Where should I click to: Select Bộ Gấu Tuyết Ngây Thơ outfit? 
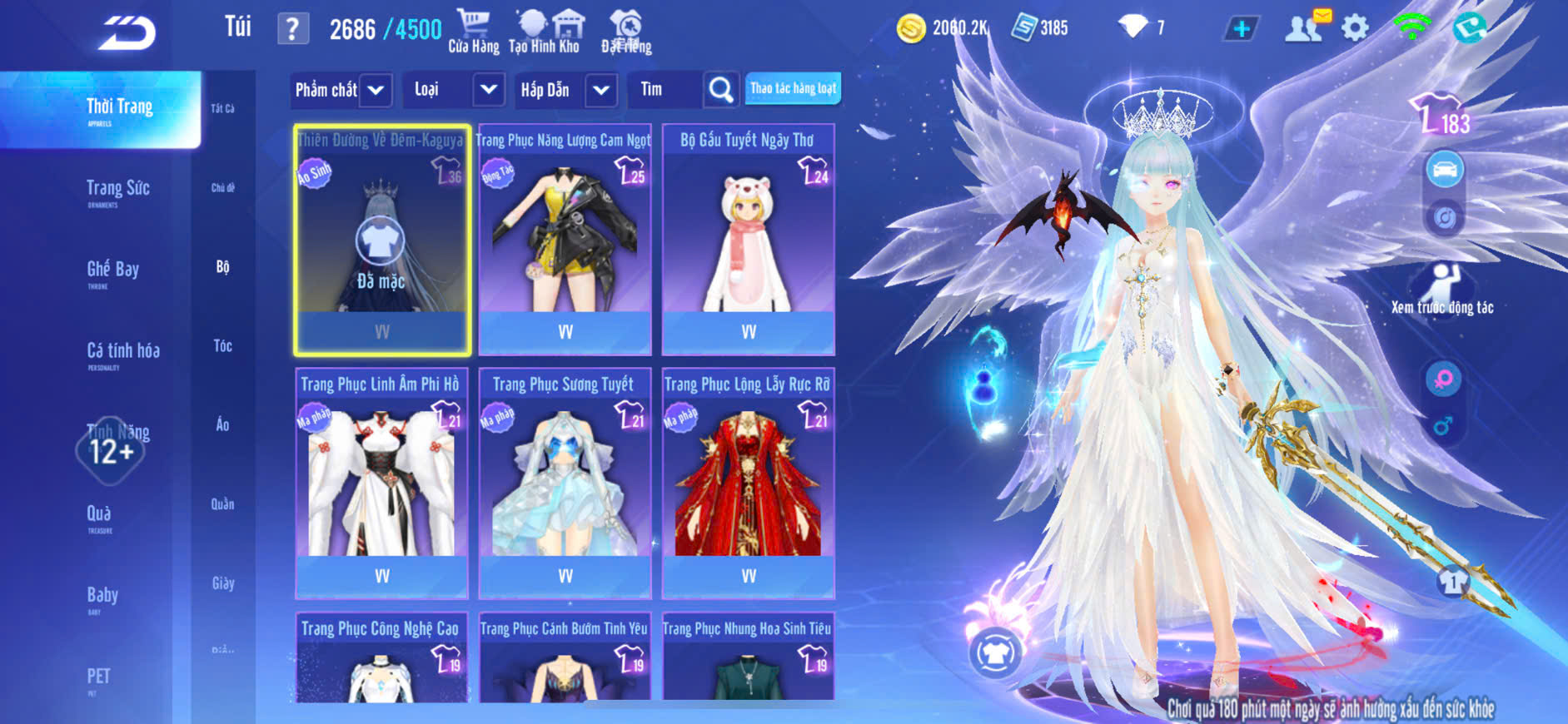(748, 240)
